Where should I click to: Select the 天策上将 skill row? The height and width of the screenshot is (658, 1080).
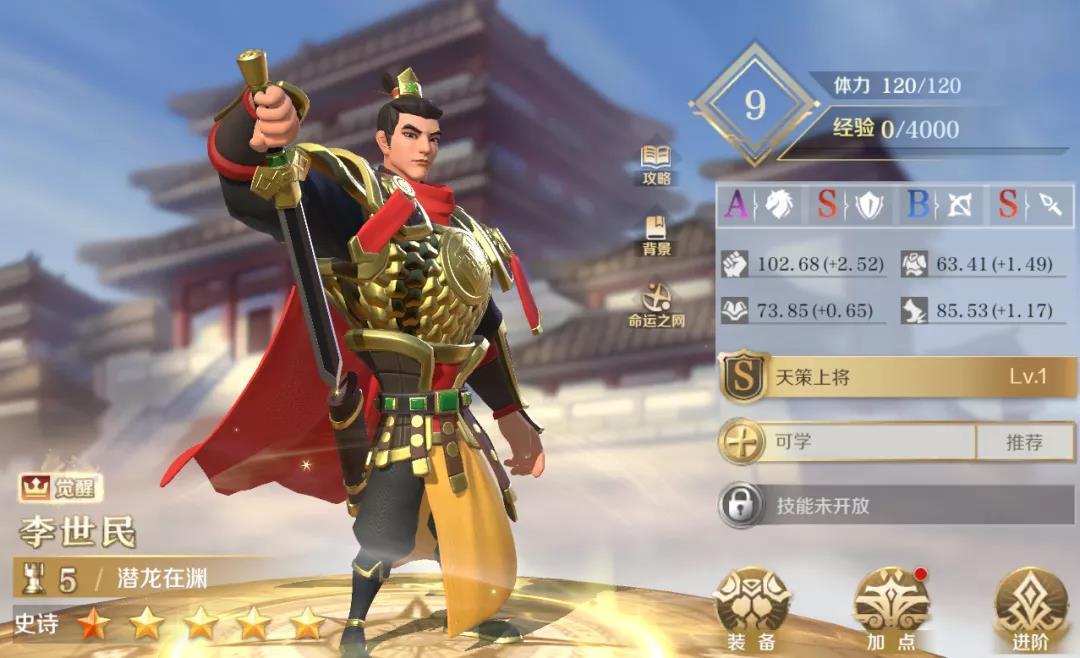[896, 378]
